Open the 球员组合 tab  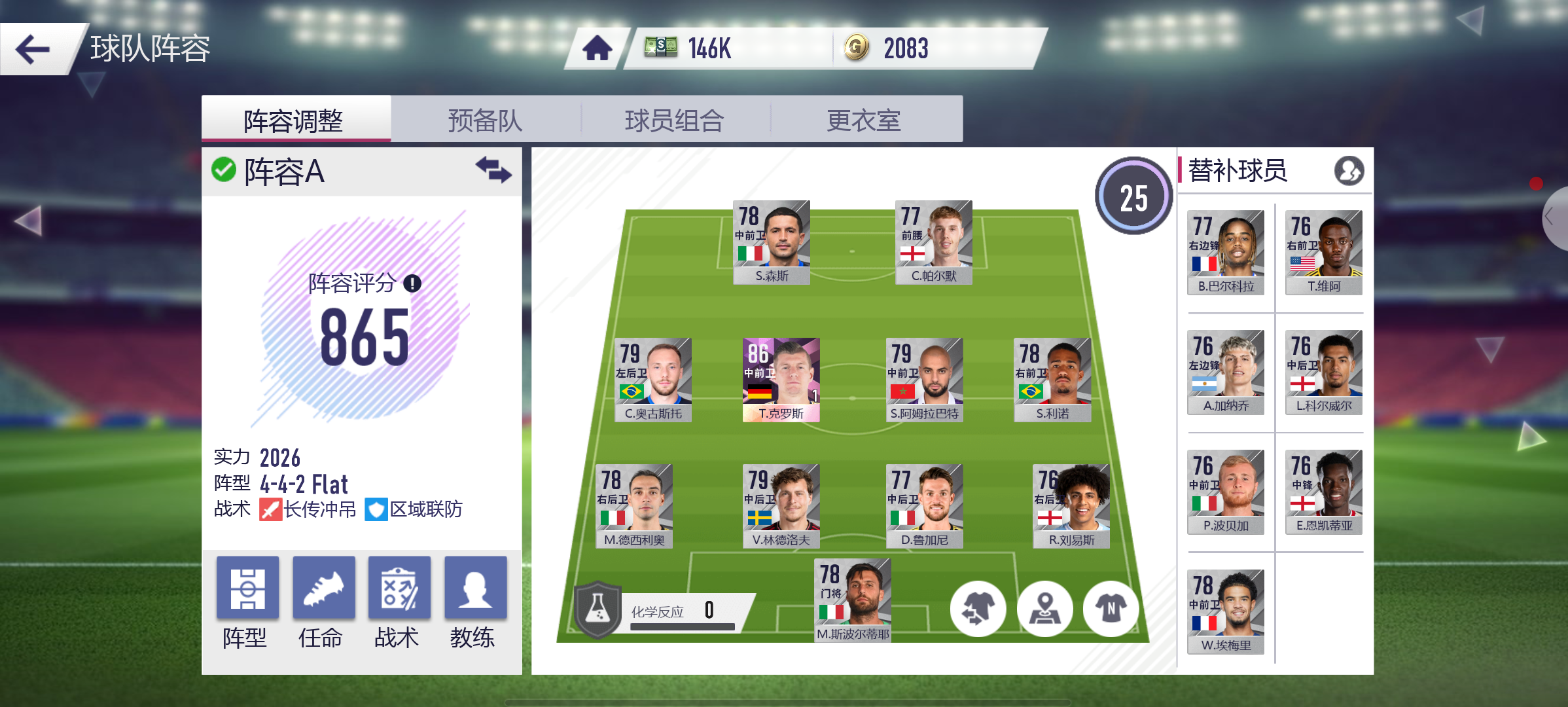[x=674, y=120]
